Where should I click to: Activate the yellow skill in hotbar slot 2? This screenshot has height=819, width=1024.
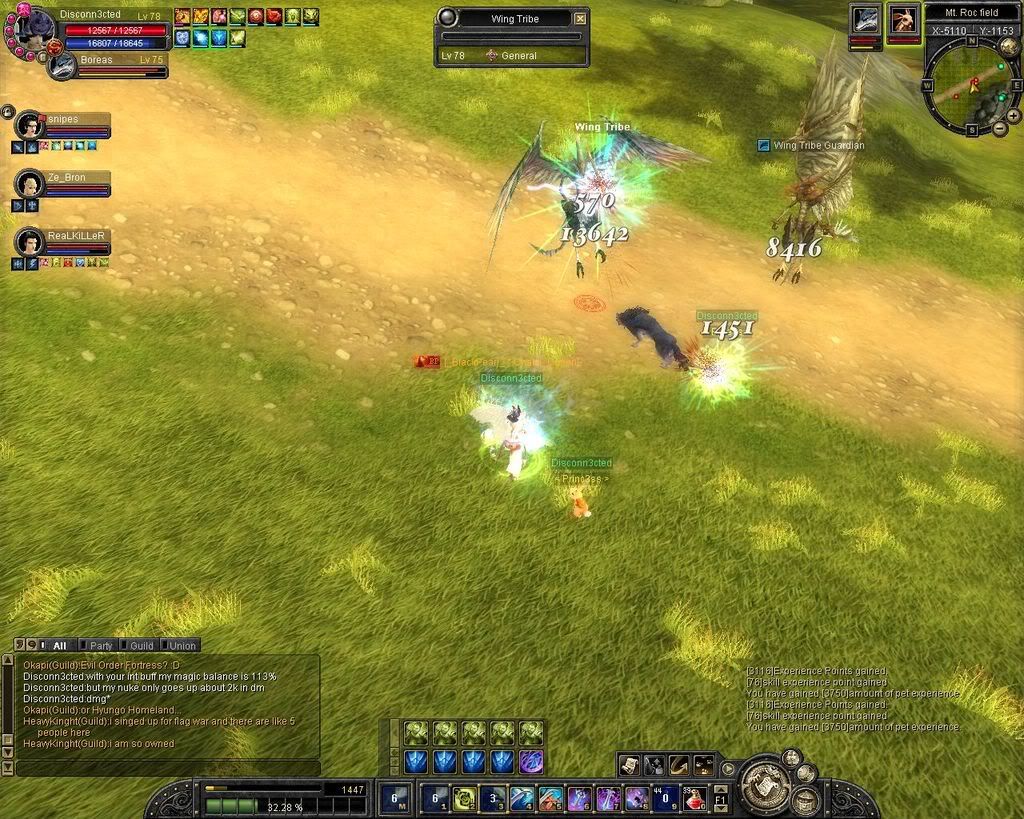point(464,798)
